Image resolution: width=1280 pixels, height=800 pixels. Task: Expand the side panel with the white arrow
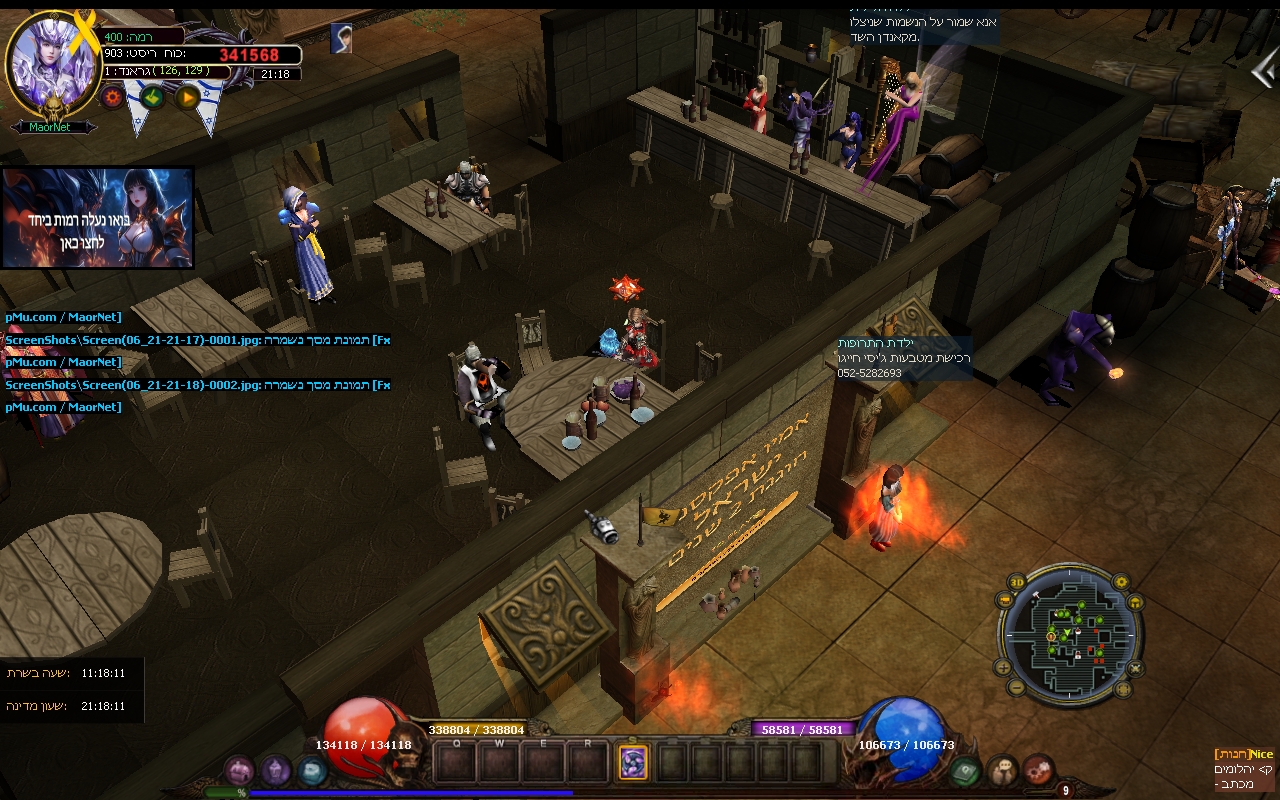pyautogui.click(x=1264, y=70)
